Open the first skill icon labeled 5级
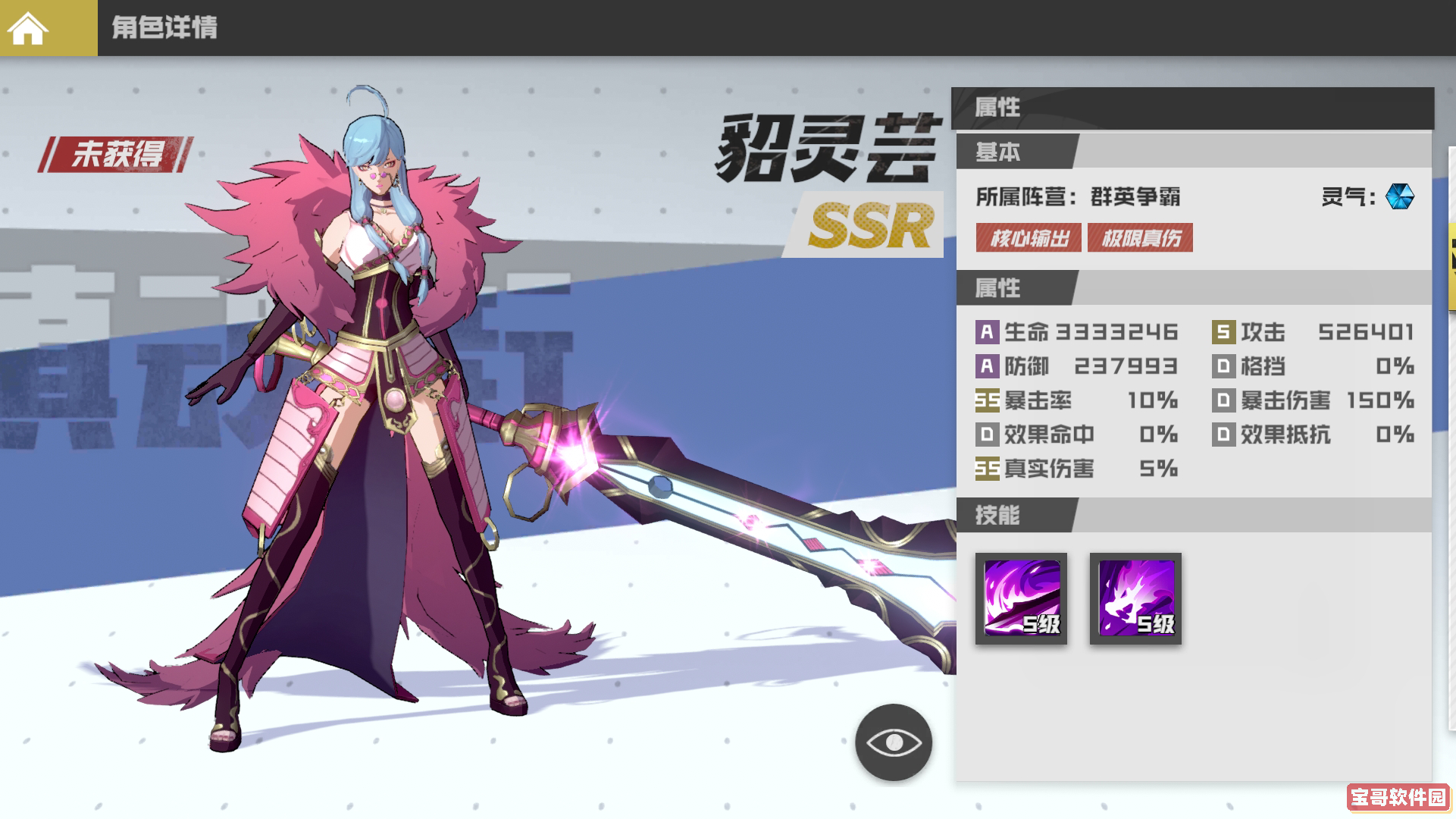The width and height of the screenshot is (1456, 819). click(1020, 599)
